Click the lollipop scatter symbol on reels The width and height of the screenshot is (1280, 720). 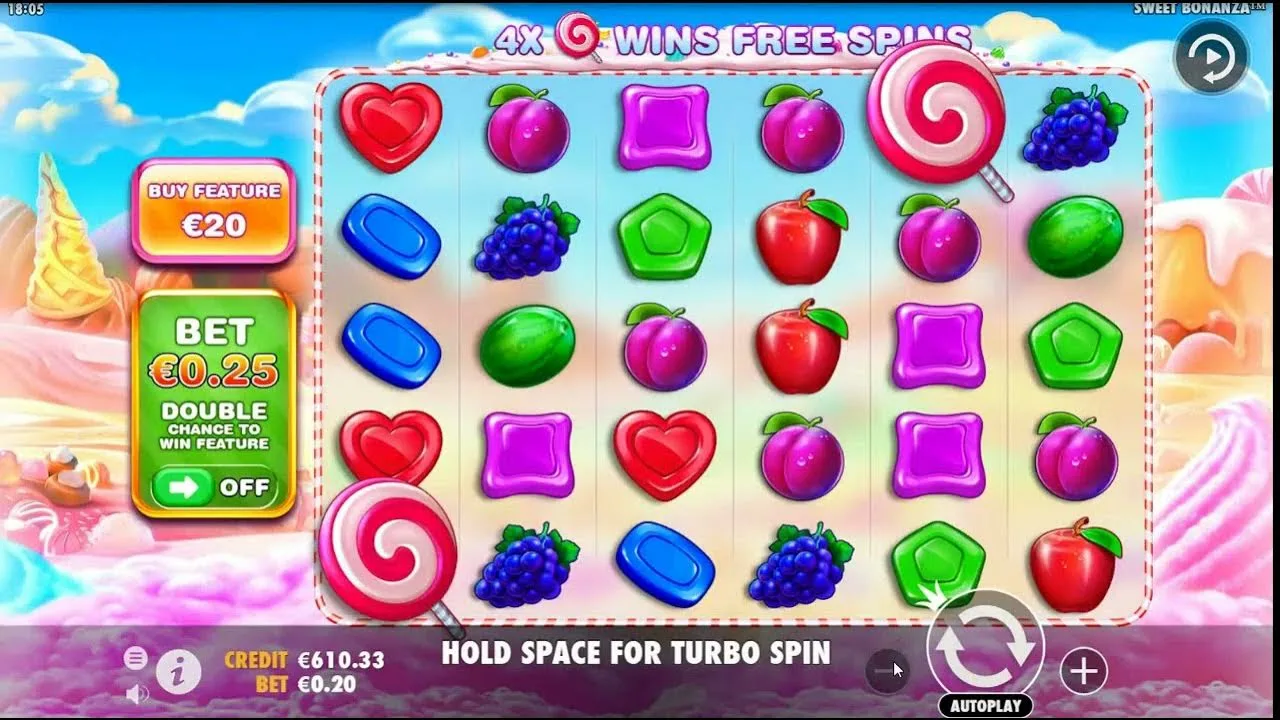click(x=937, y=120)
